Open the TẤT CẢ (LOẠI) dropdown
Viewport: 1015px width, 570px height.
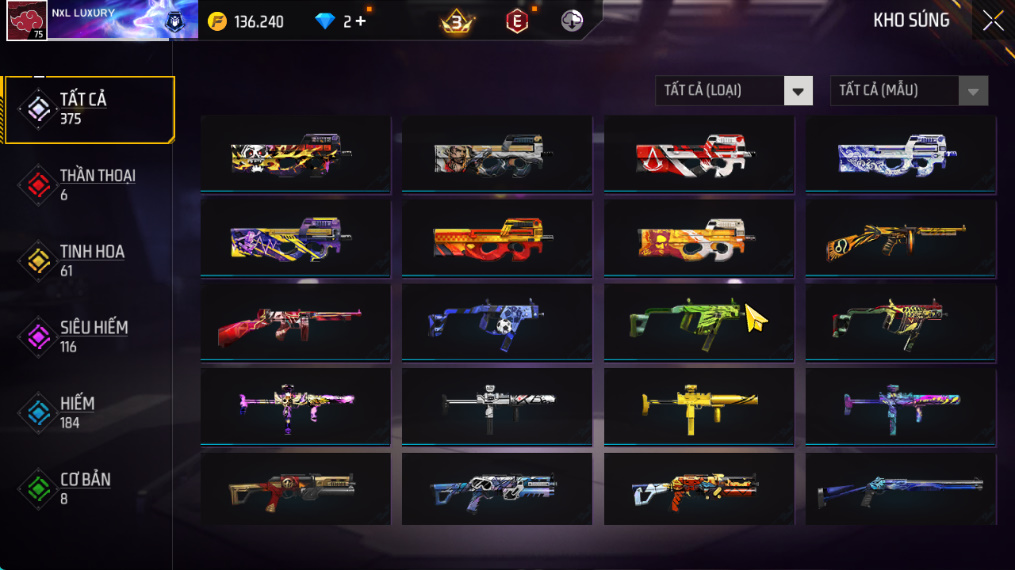click(x=733, y=91)
